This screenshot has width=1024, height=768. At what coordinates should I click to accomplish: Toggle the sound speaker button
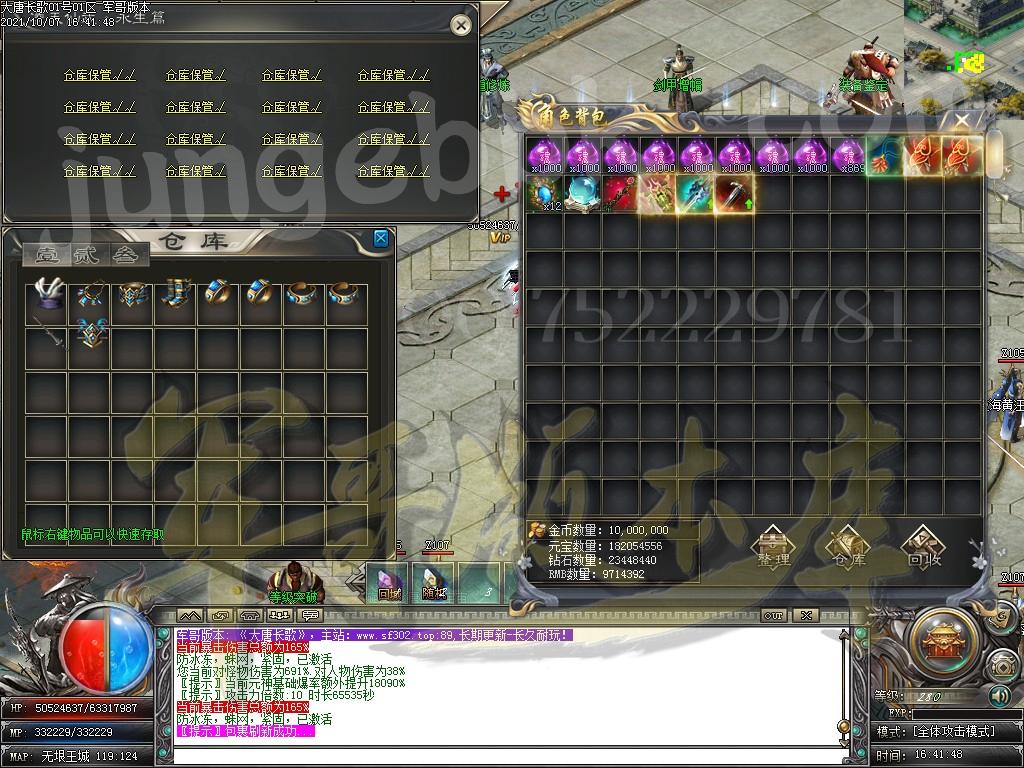tap(999, 696)
